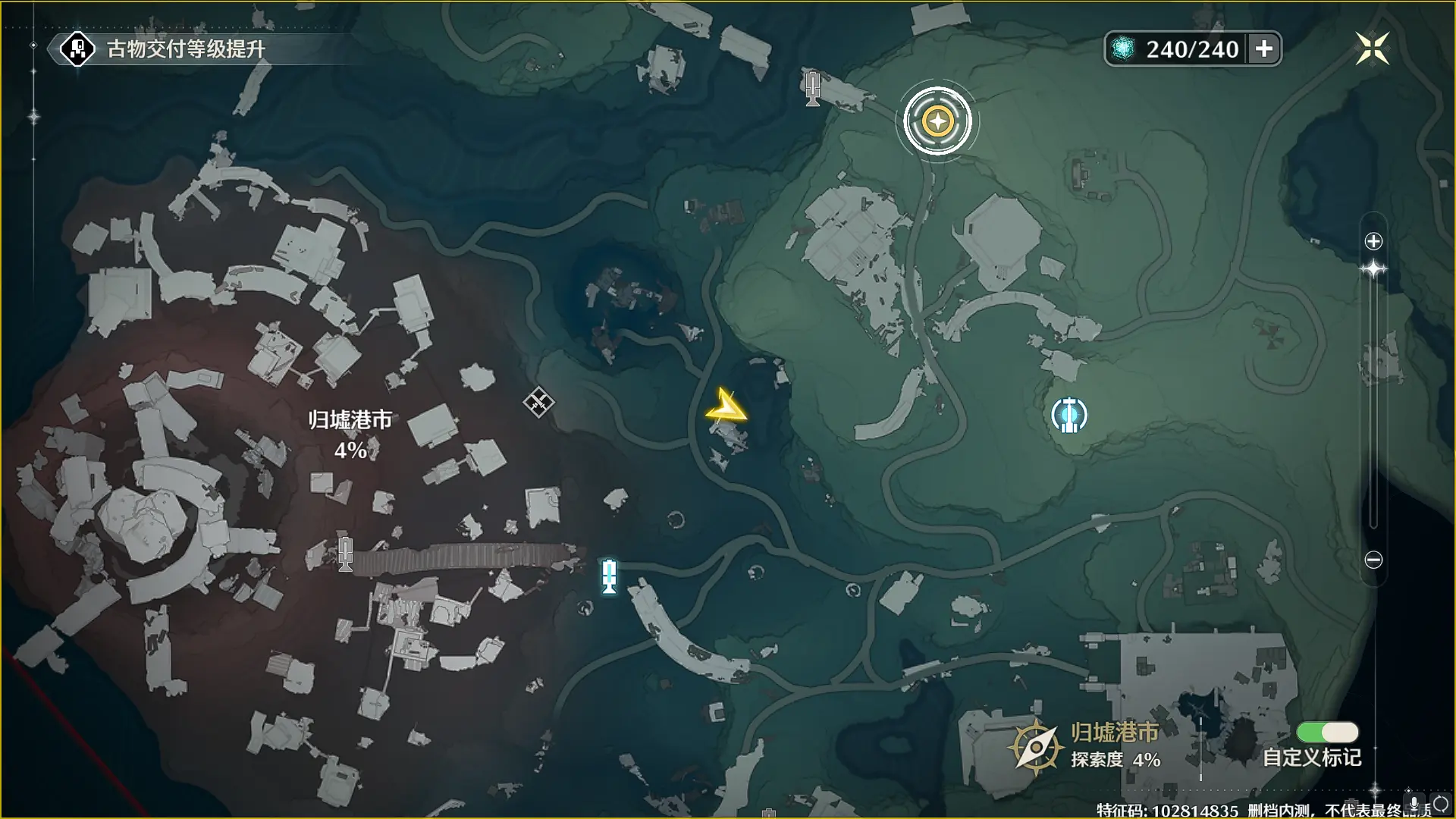The width and height of the screenshot is (1456, 819).
Task: Select the glowing blue beacon by the bridge
Action: pyautogui.click(x=609, y=576)
